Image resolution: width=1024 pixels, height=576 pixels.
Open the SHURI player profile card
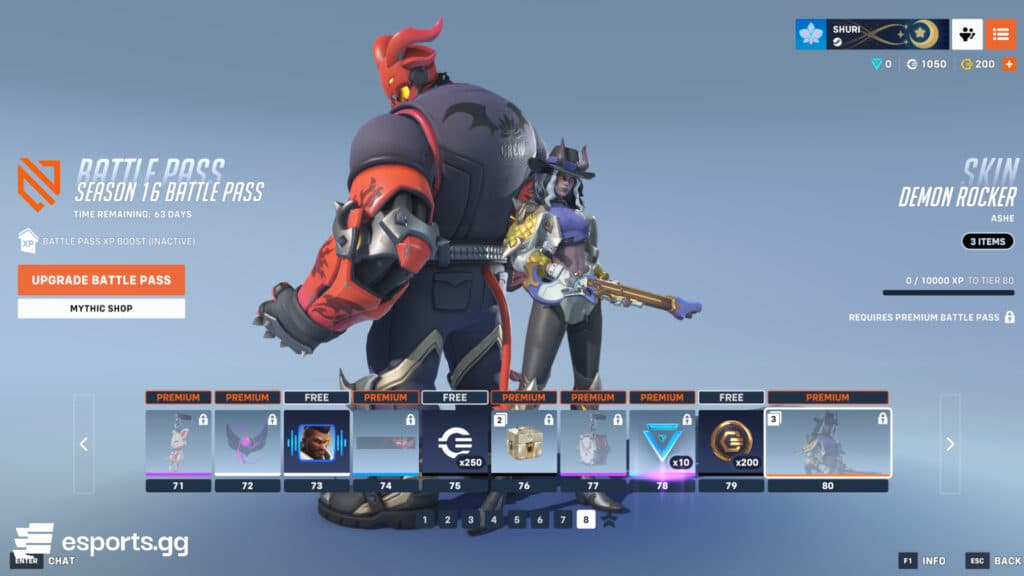pos(872,34)
